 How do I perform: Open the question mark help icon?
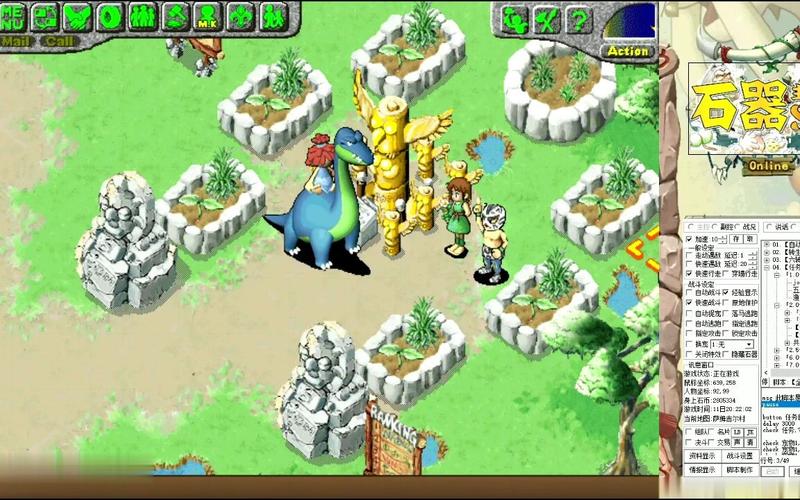coord(578,19)
